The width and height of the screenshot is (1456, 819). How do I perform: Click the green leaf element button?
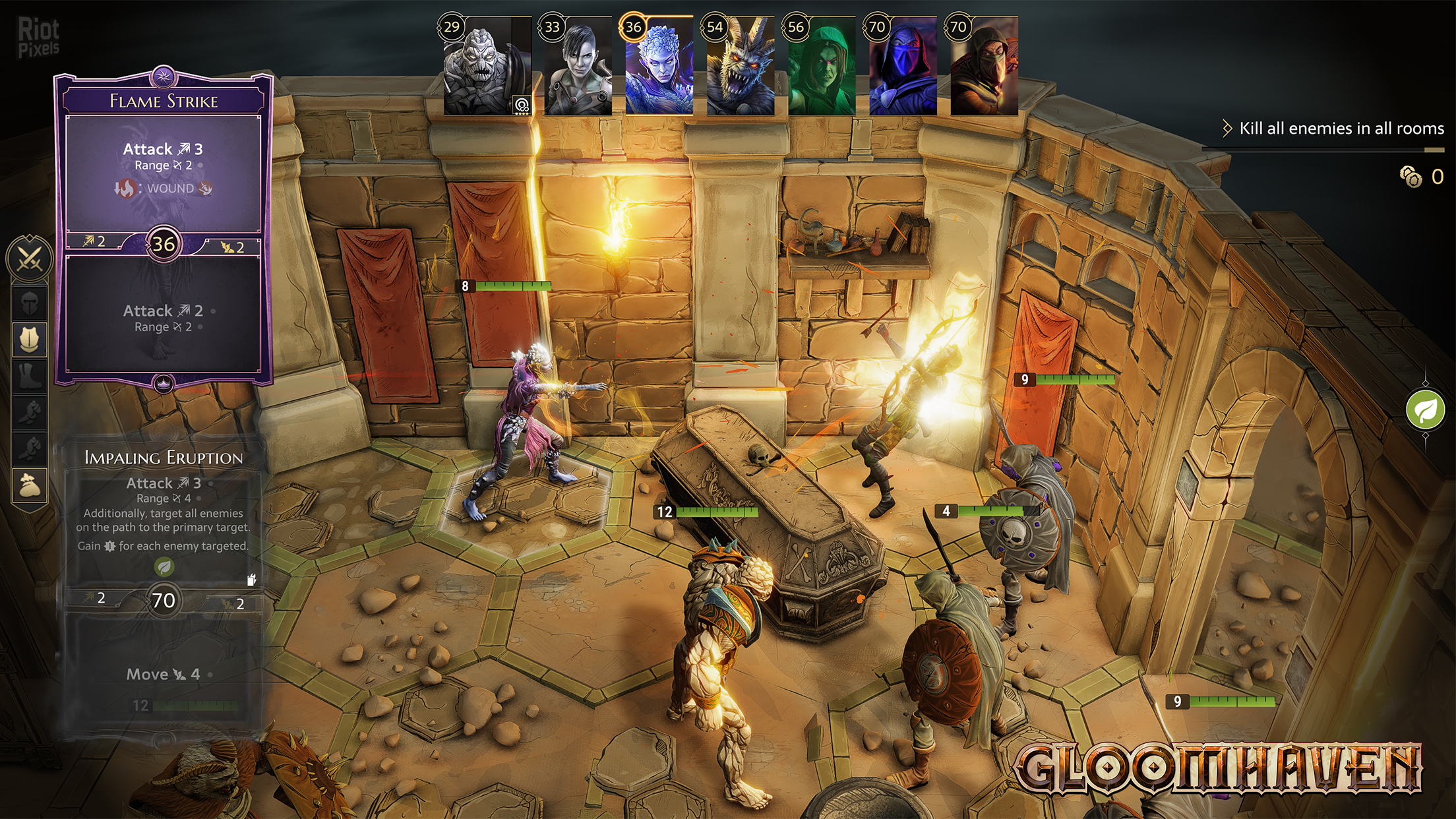[1425, 409]
